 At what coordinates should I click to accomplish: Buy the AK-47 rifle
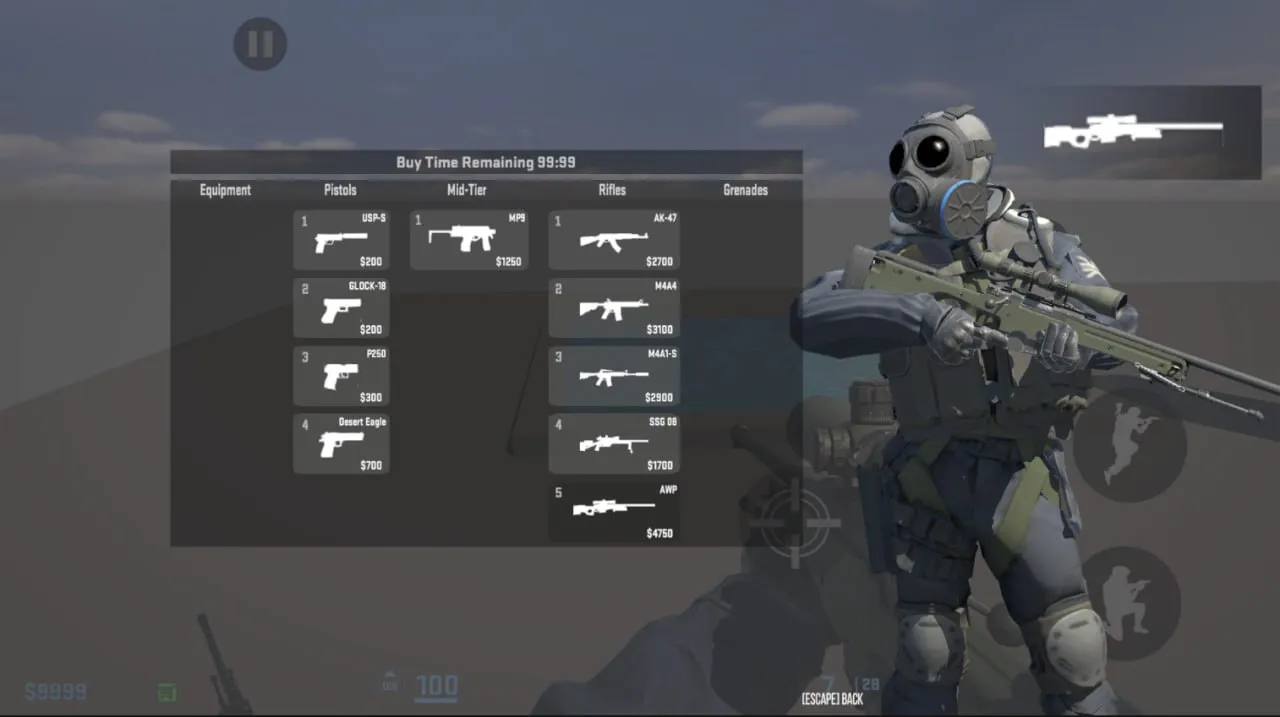point(614,241)
